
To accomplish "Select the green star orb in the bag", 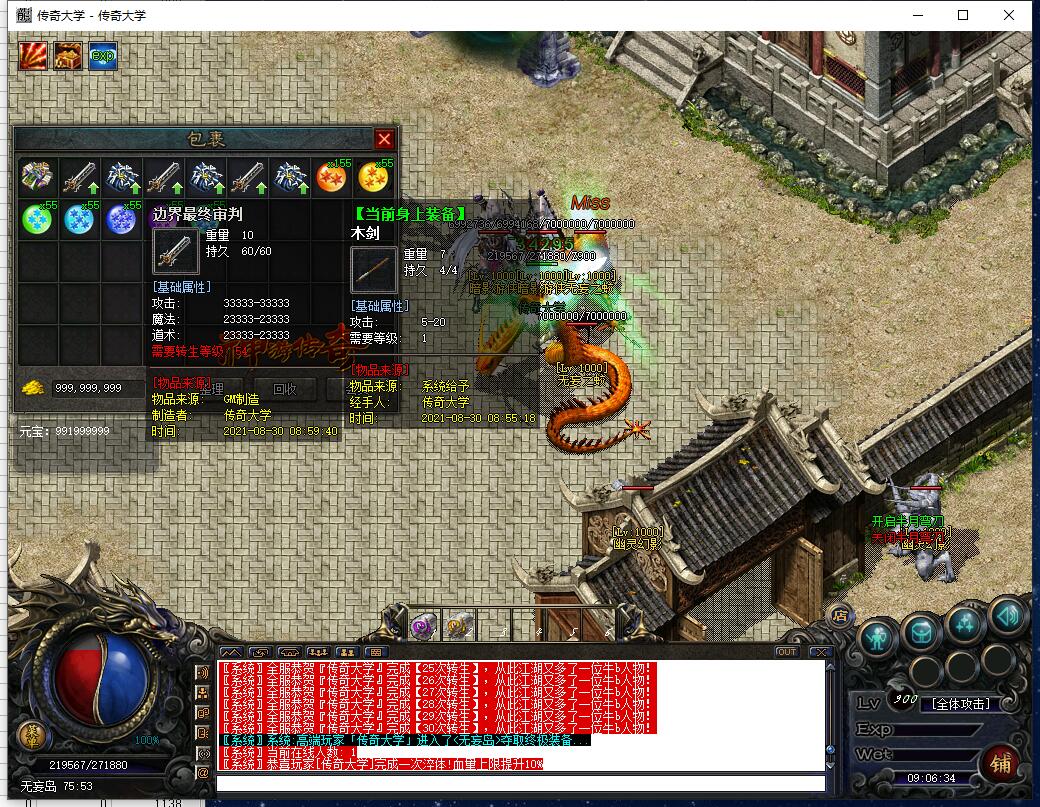I will (37, 219).
